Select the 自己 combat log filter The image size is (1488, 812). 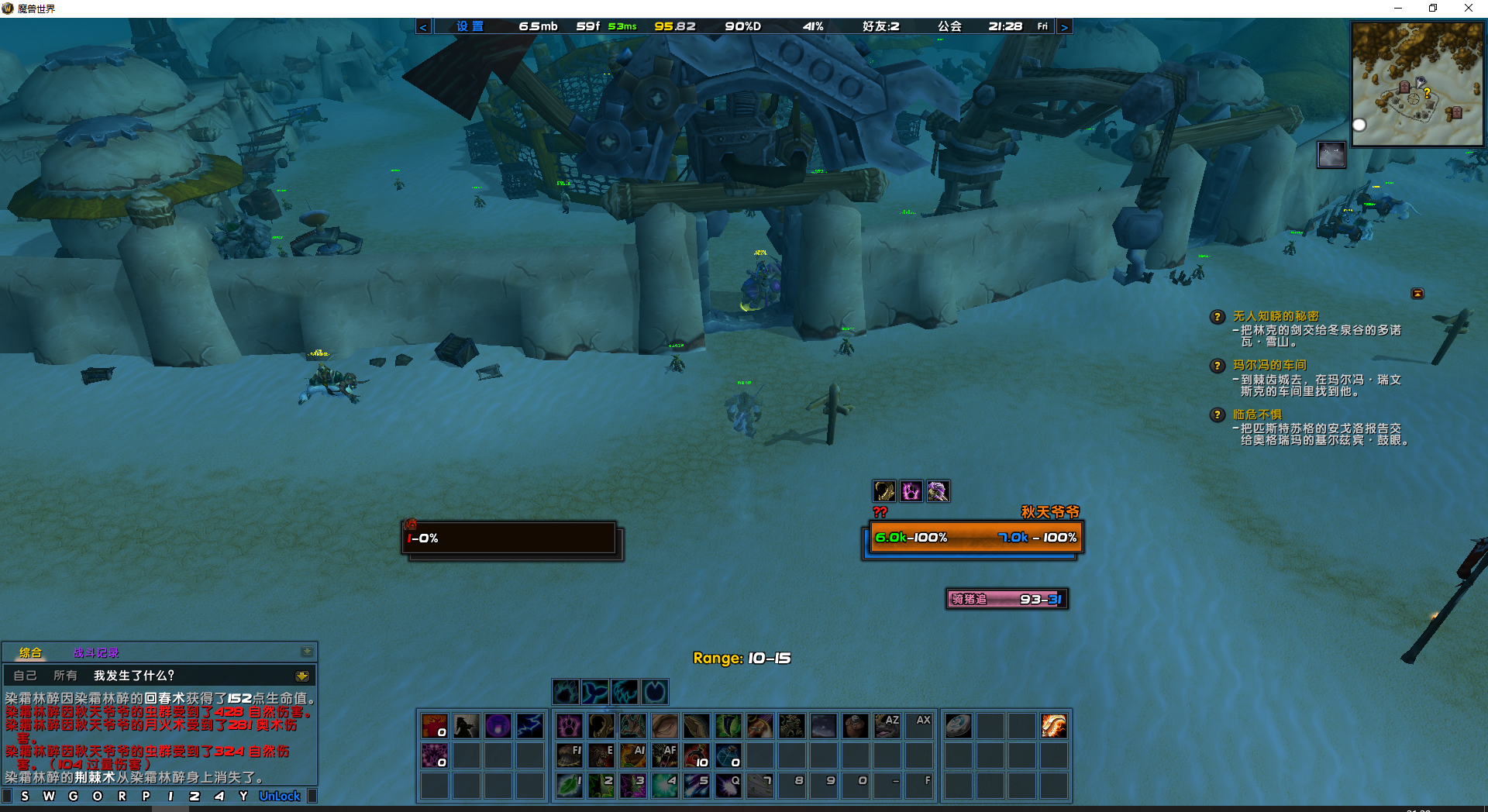pos(25,676)
